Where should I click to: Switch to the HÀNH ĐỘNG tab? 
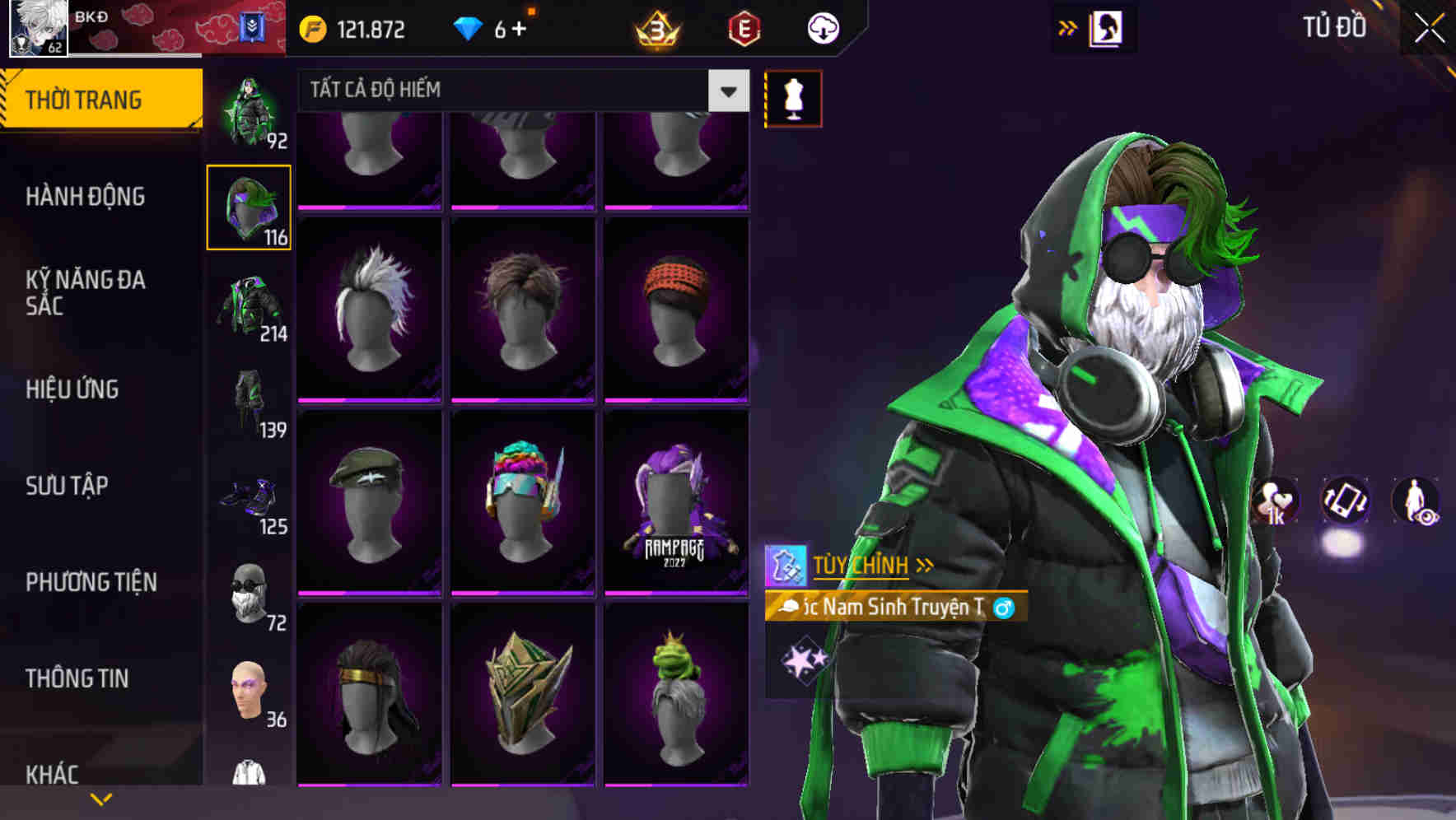(x=87, y=198)
